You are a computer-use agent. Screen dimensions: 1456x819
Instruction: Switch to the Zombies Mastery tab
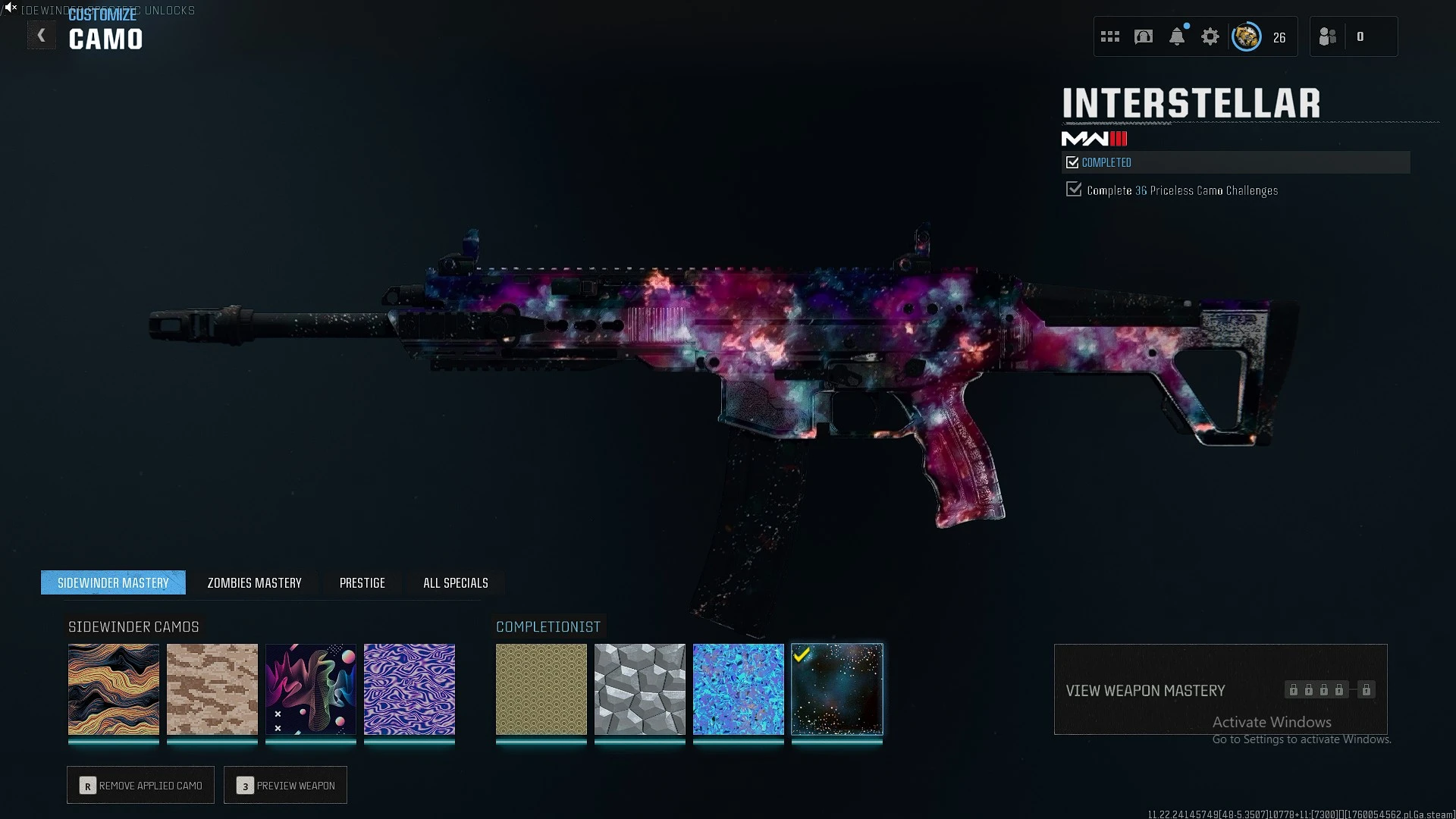[x=254, y=582]
